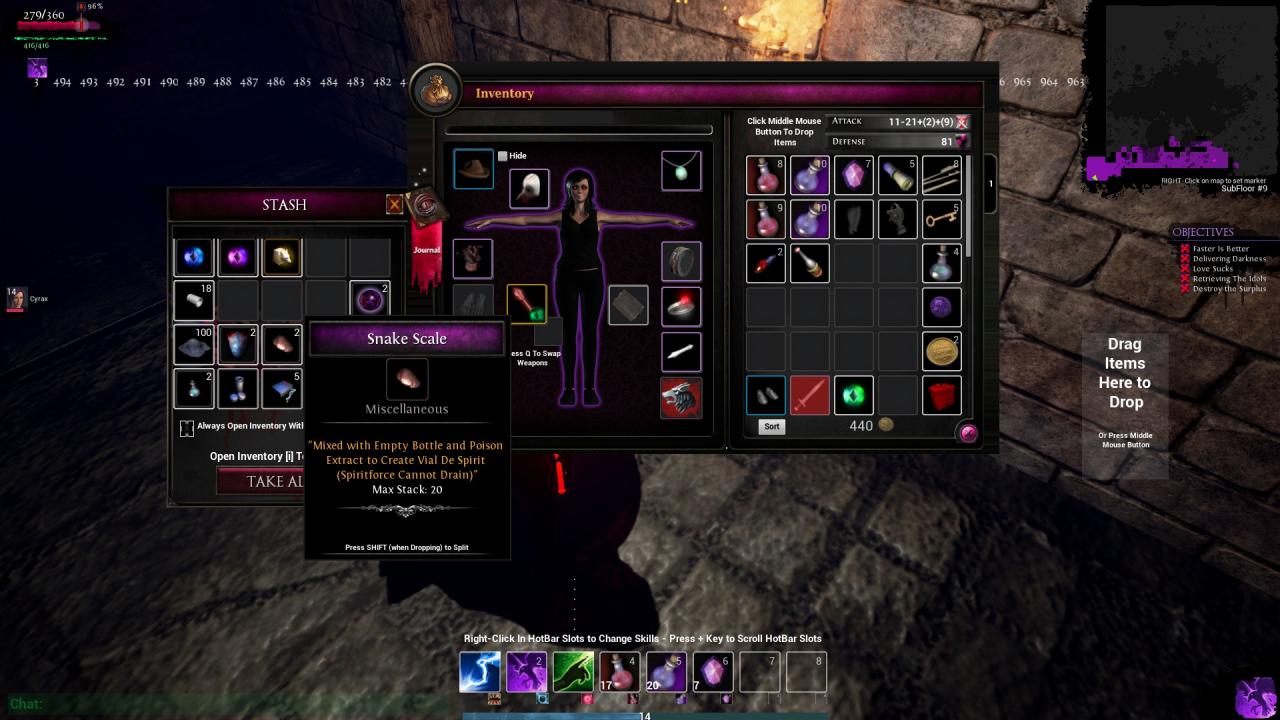Image resolution: width=1280 pixels, height=720 pixels.
Task: Select the stash item stacked to 100
Action: tap(194, 345)
